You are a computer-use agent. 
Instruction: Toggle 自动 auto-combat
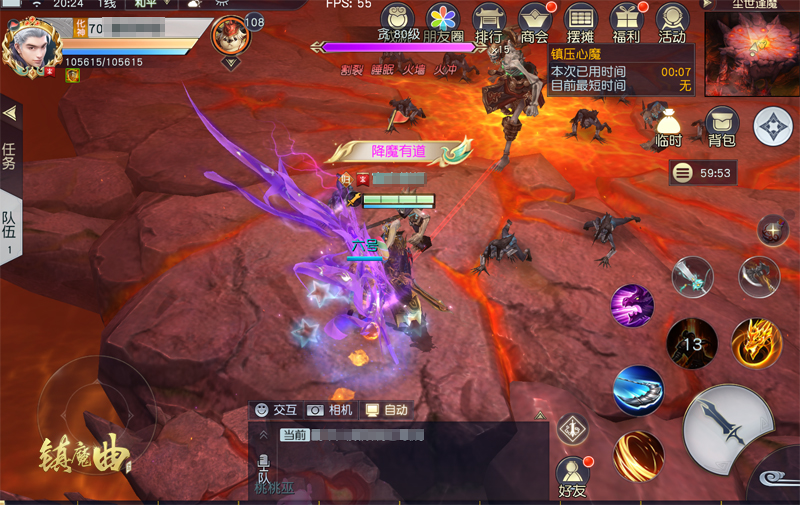tap(387, 410)
